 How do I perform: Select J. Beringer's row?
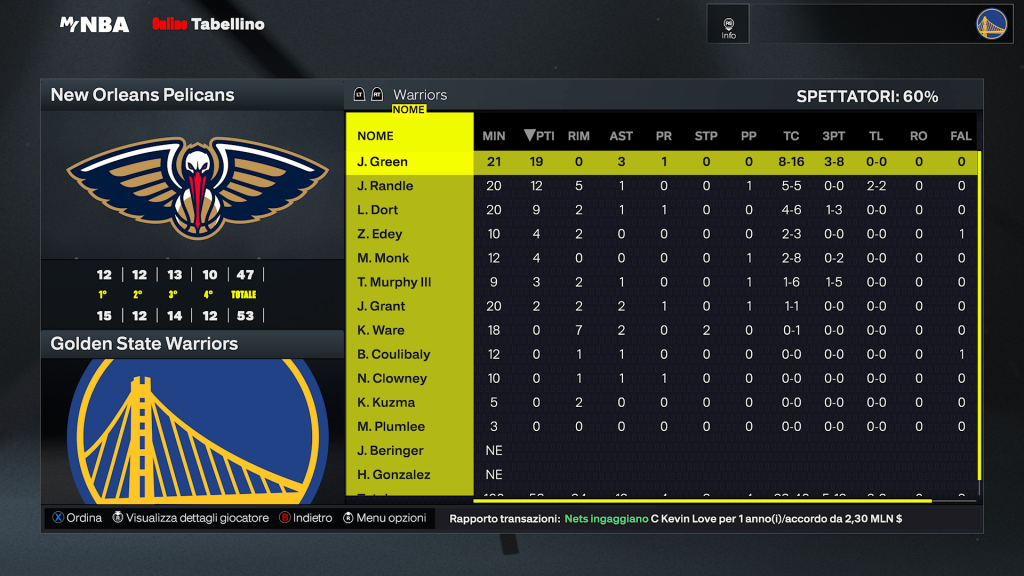(390, 450)
